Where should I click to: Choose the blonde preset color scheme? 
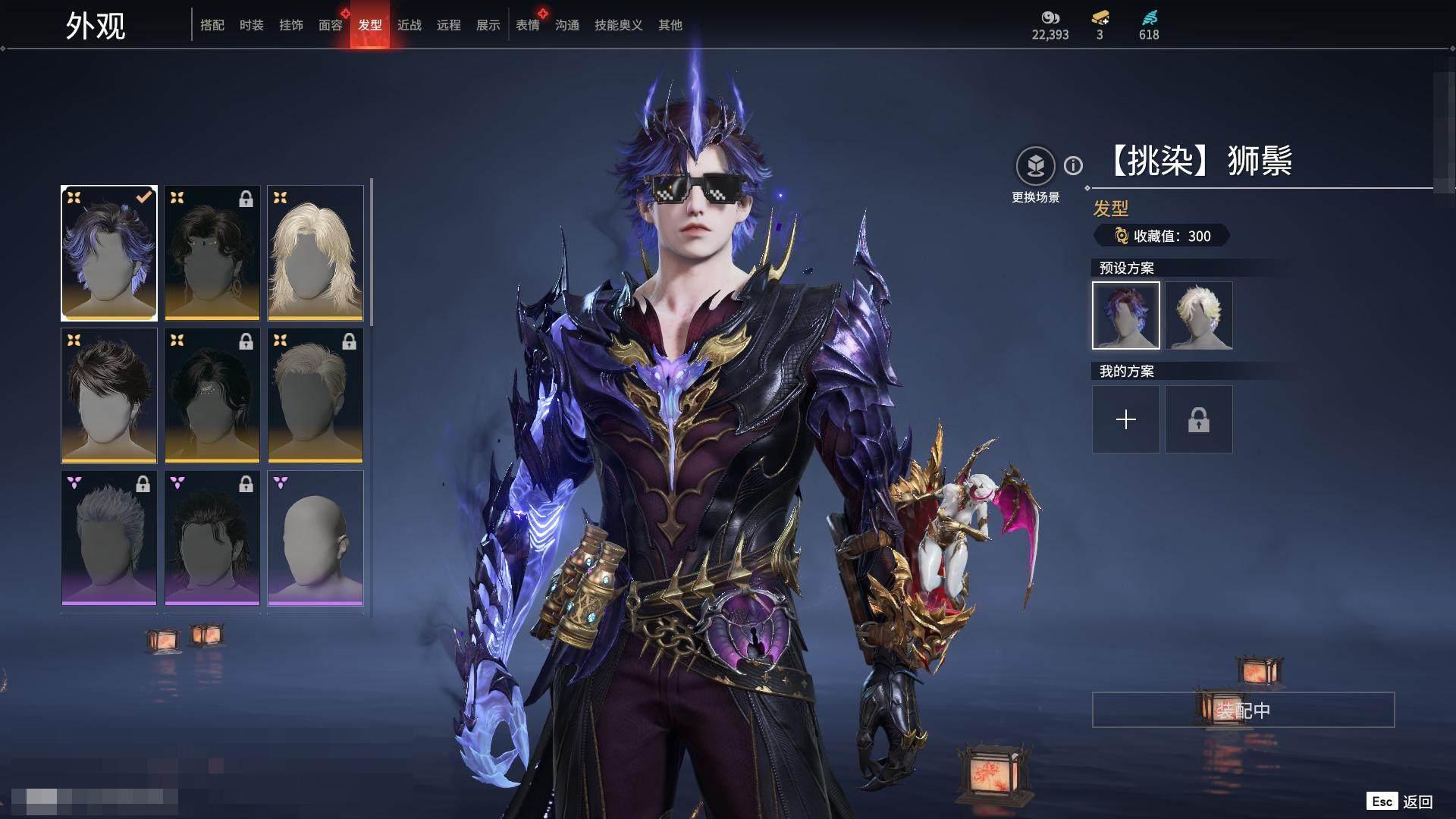pyautogui.click(x=1199, y=315)
